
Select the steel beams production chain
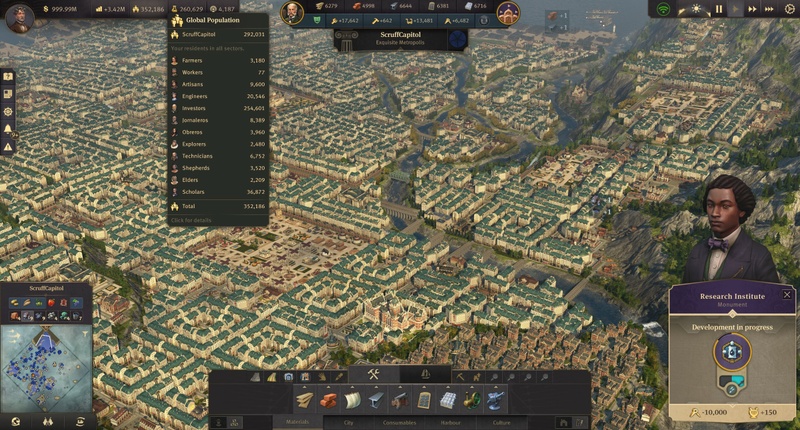pyautogui.click(x=376, y=399)
